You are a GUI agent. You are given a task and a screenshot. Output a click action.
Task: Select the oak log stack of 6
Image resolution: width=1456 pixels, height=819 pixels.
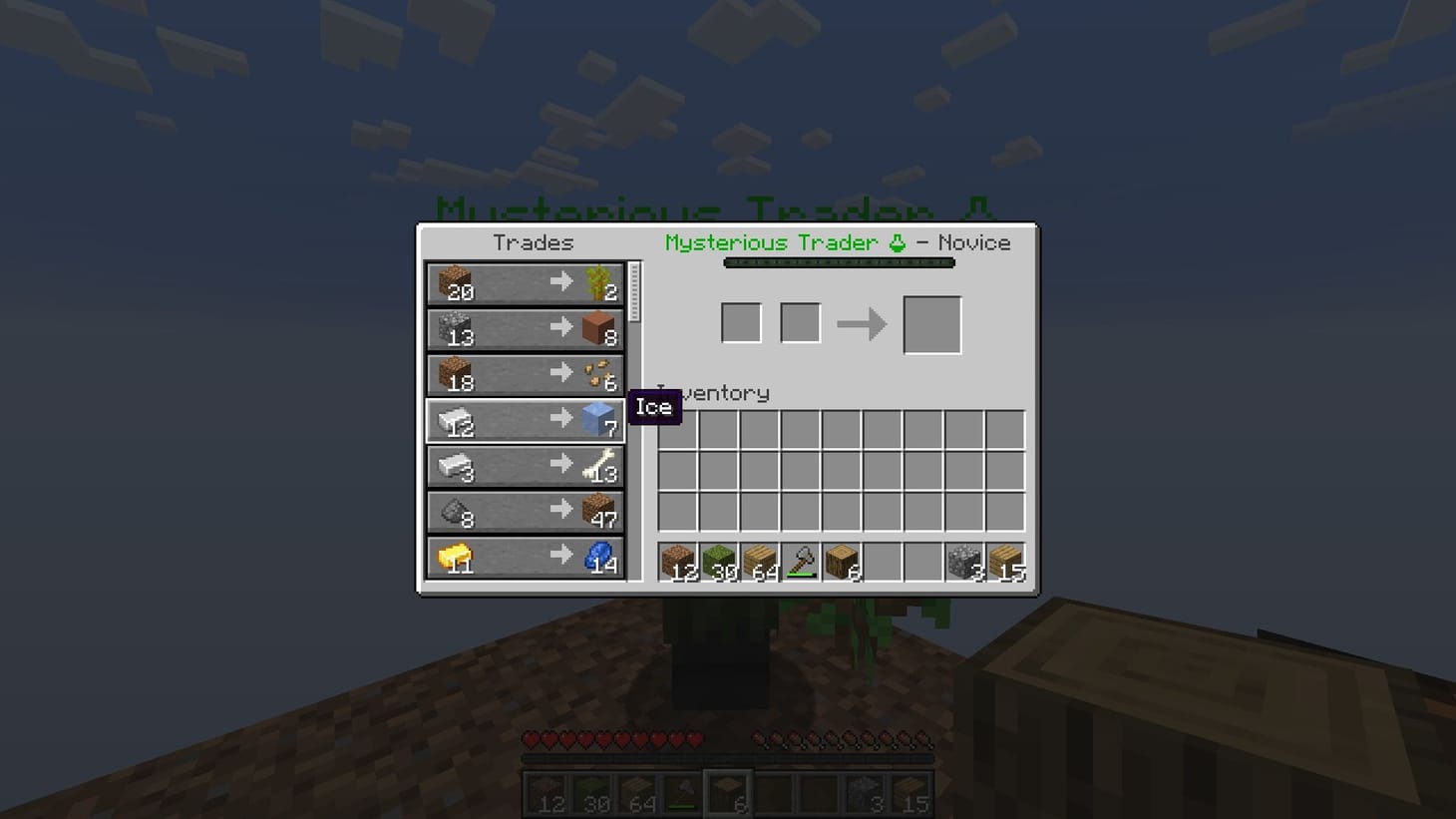pos(841,561)
